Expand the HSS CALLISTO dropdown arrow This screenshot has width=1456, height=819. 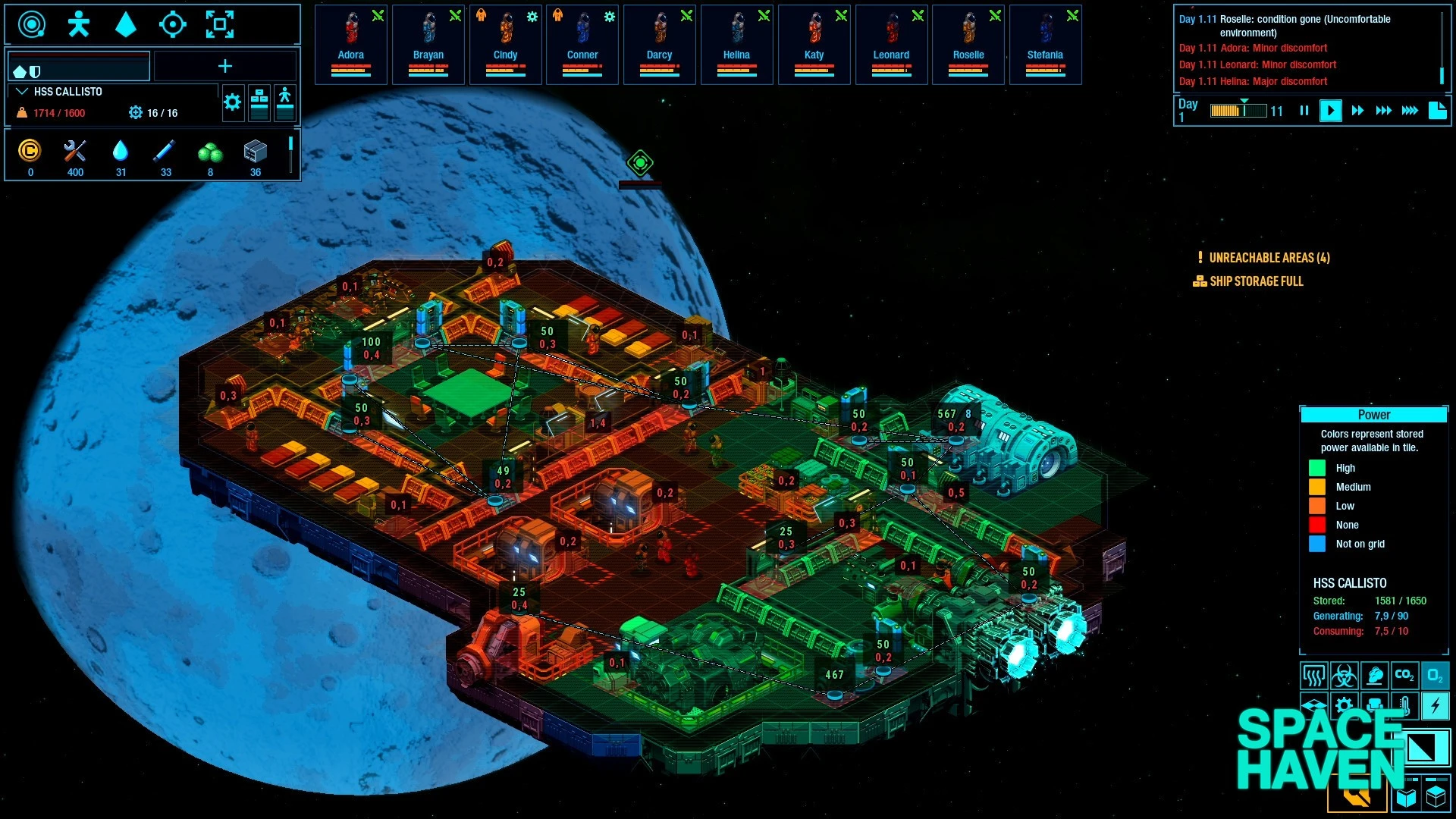coord(21,92)
